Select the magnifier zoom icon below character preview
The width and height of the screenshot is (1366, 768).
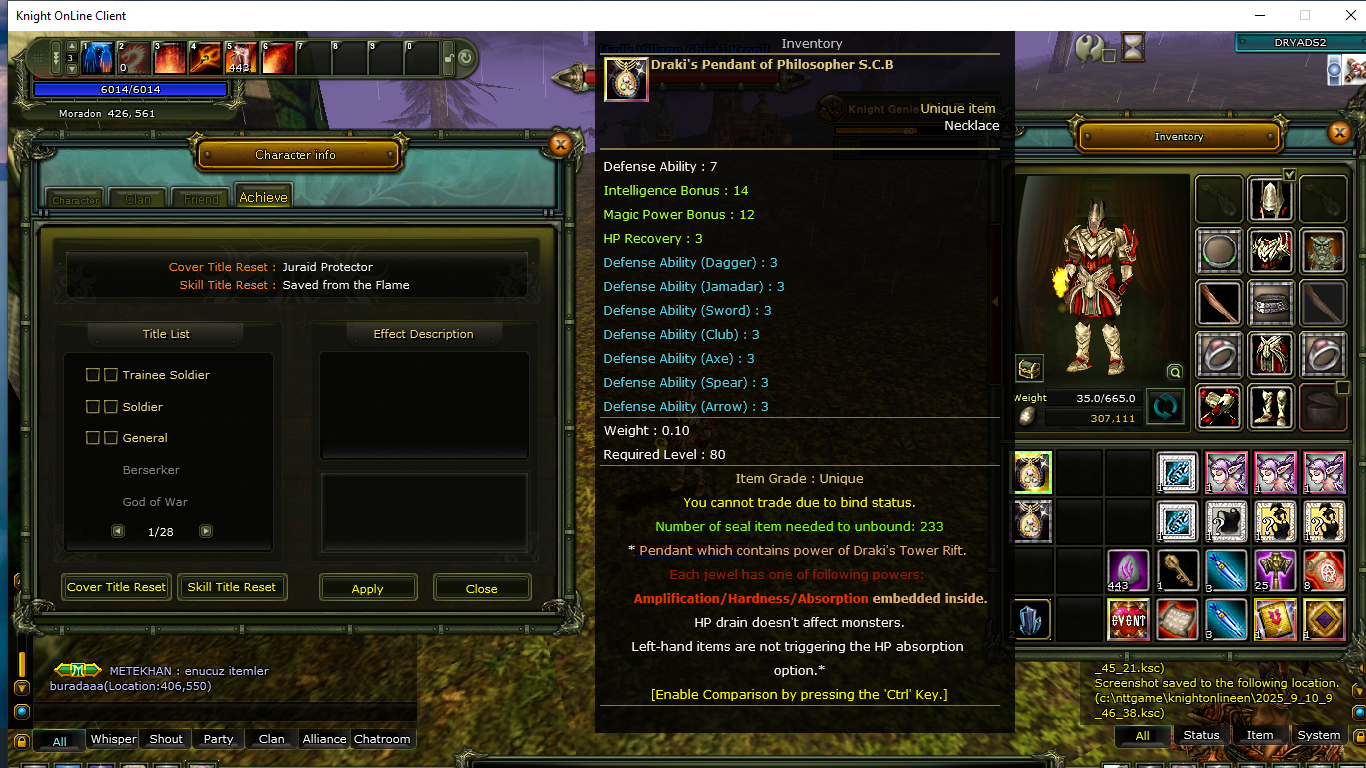point(1175,371)
